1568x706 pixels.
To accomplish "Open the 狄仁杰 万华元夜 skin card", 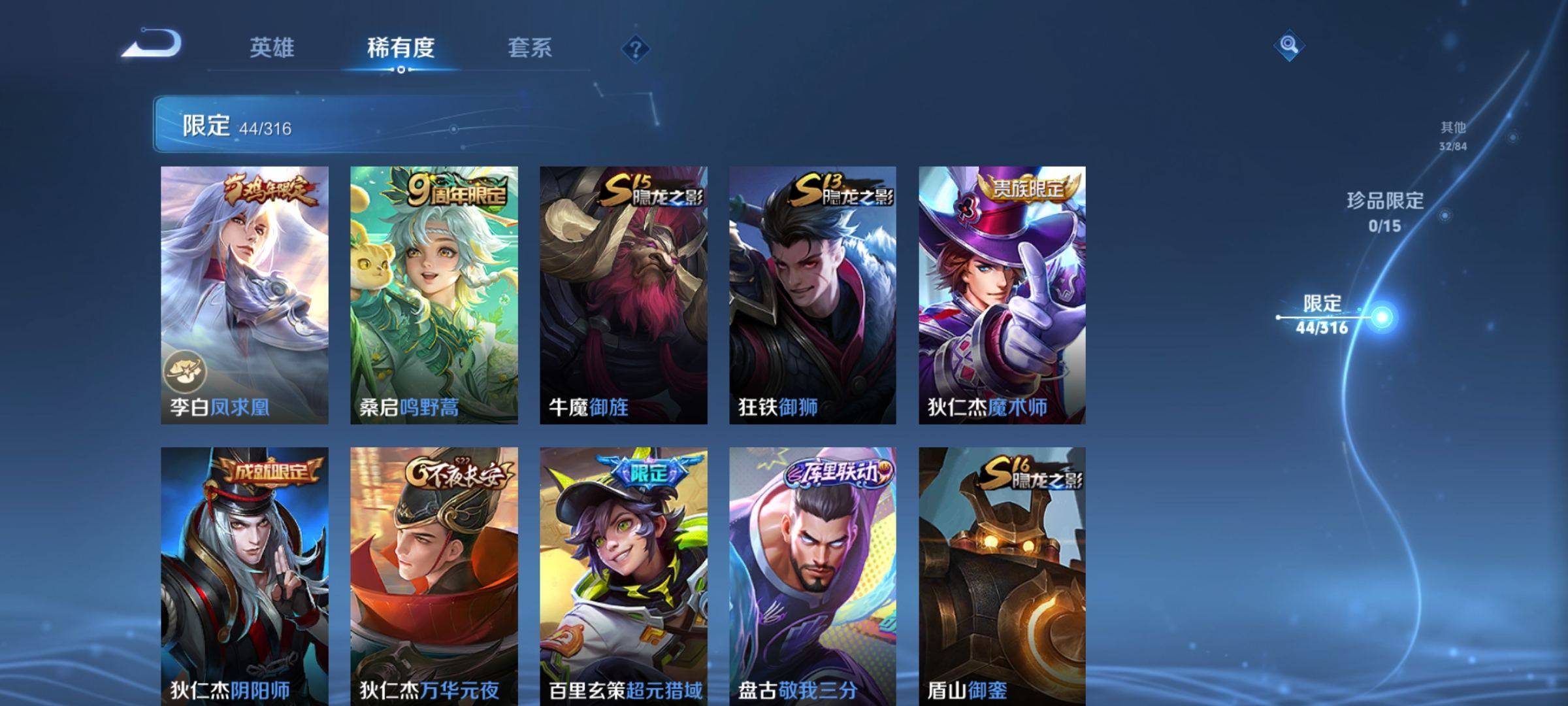I will coord(434,575).
